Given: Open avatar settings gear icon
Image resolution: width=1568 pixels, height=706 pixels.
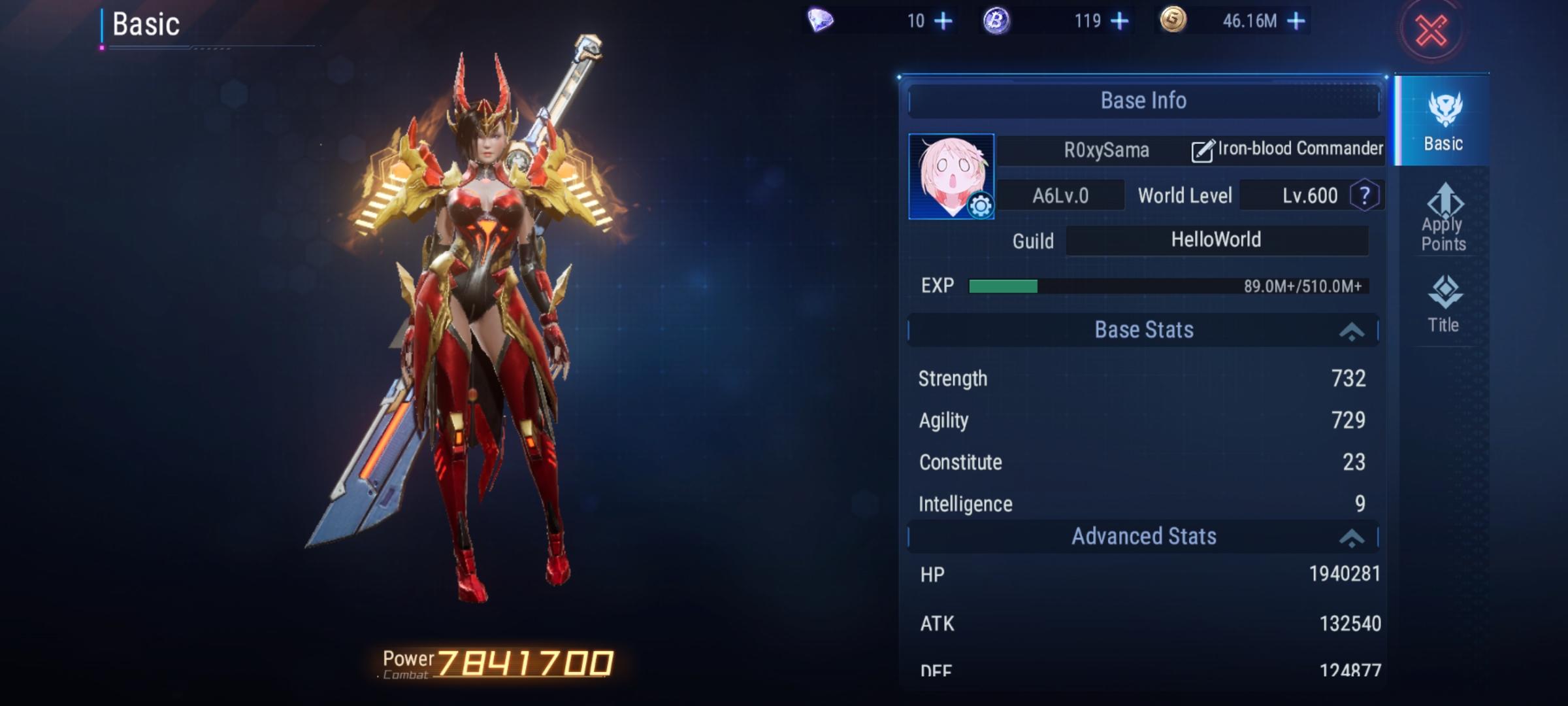Looking at the screenshot, I should point(979,206).
